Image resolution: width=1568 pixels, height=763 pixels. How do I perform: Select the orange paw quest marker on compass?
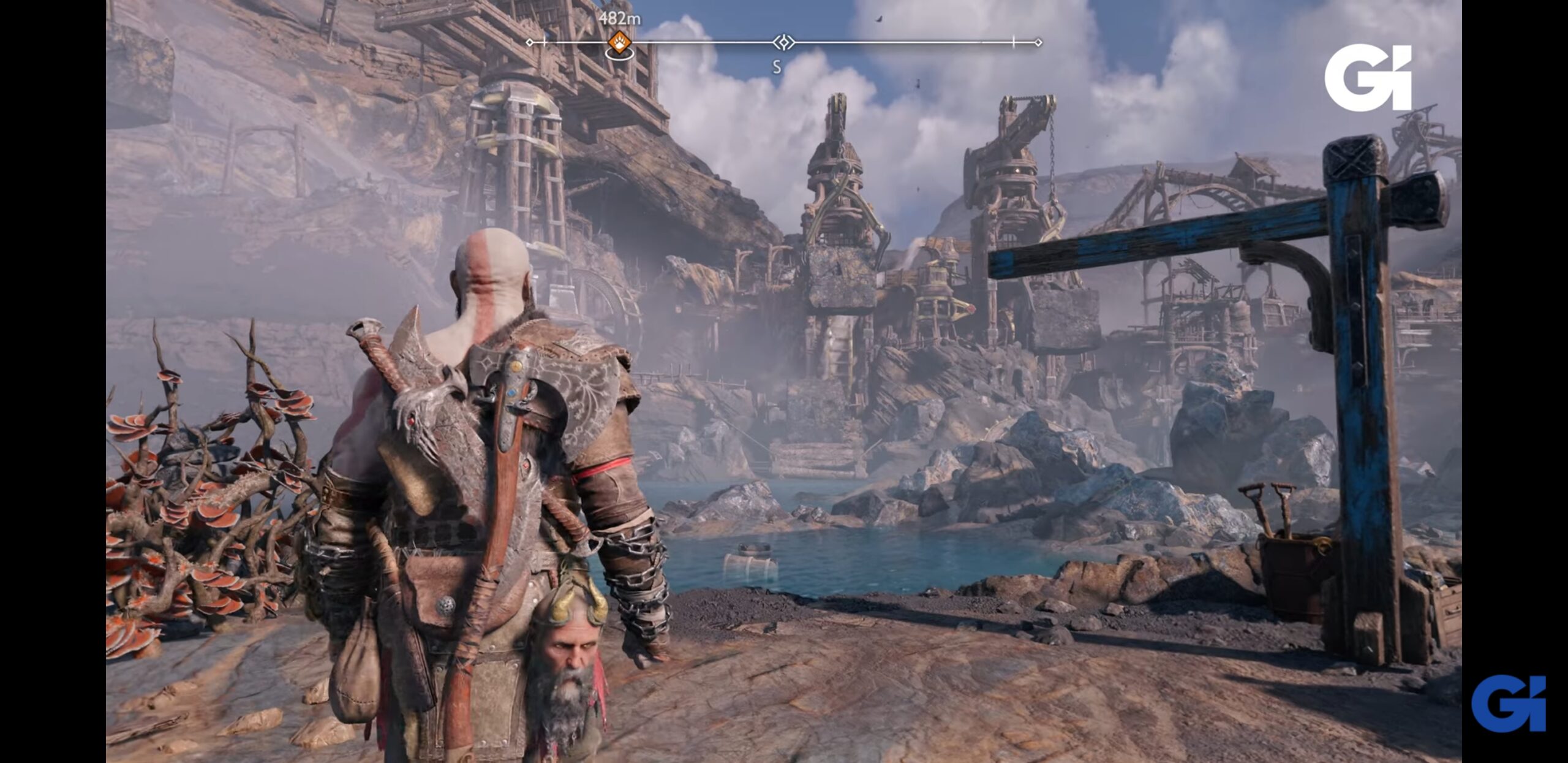[619, 43]
